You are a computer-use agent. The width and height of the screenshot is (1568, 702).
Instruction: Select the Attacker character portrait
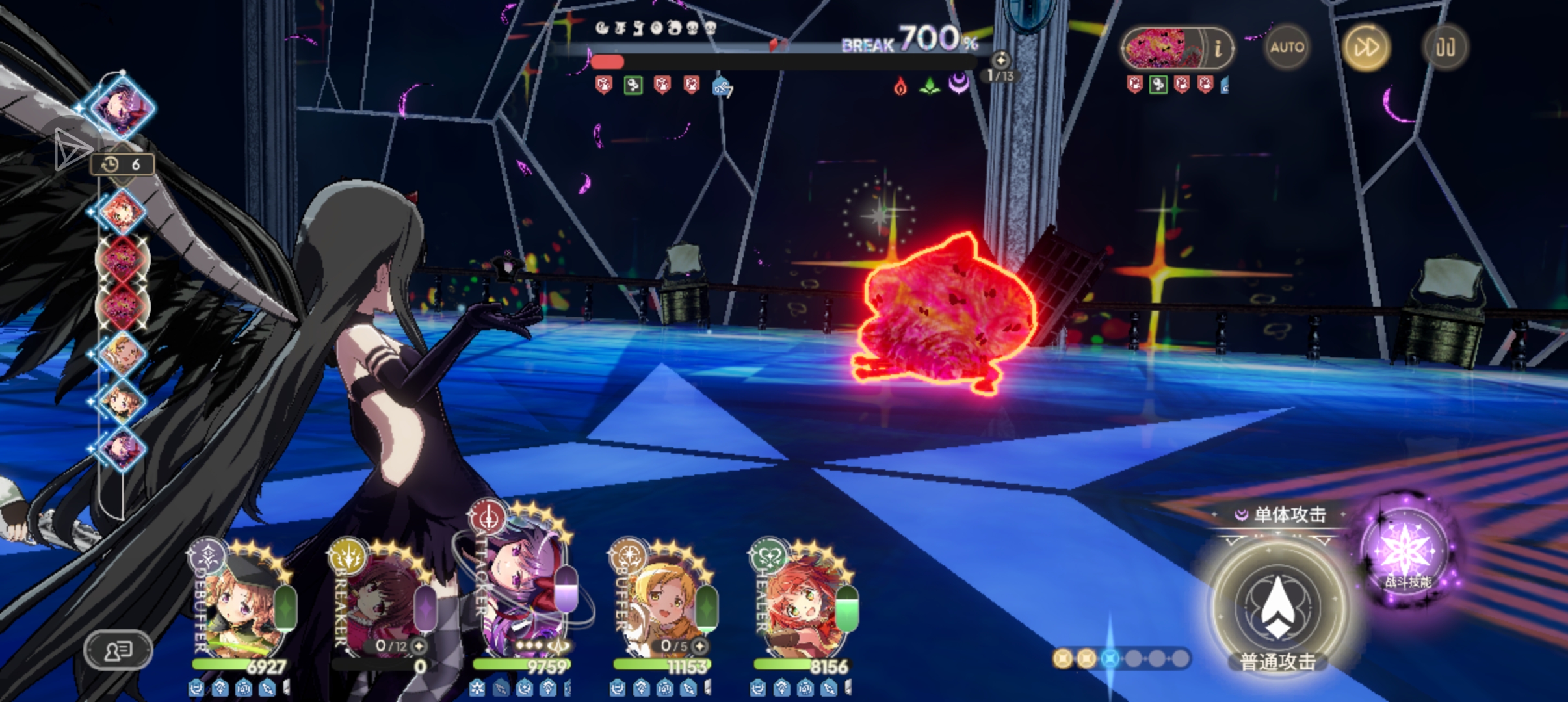pos(523,601)
